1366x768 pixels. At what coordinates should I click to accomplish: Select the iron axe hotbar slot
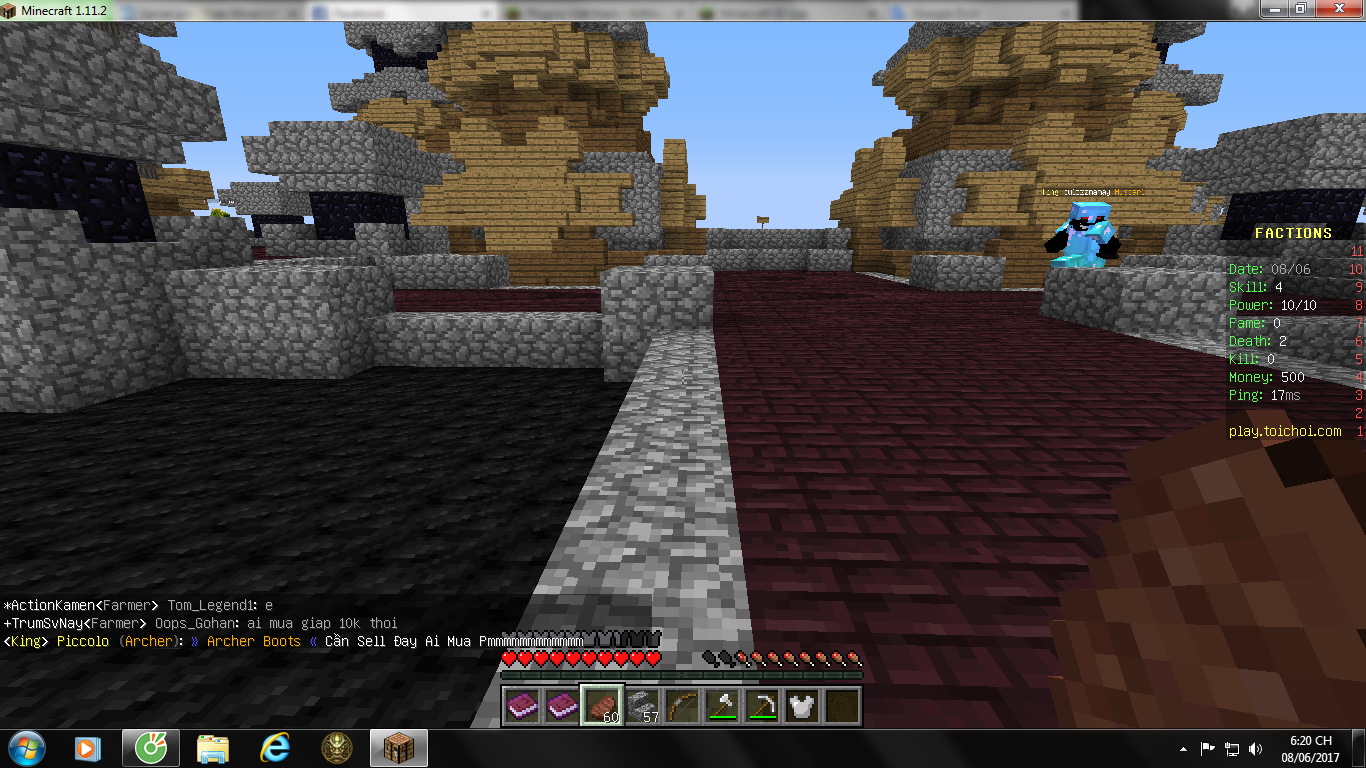[x=723, y=706]
